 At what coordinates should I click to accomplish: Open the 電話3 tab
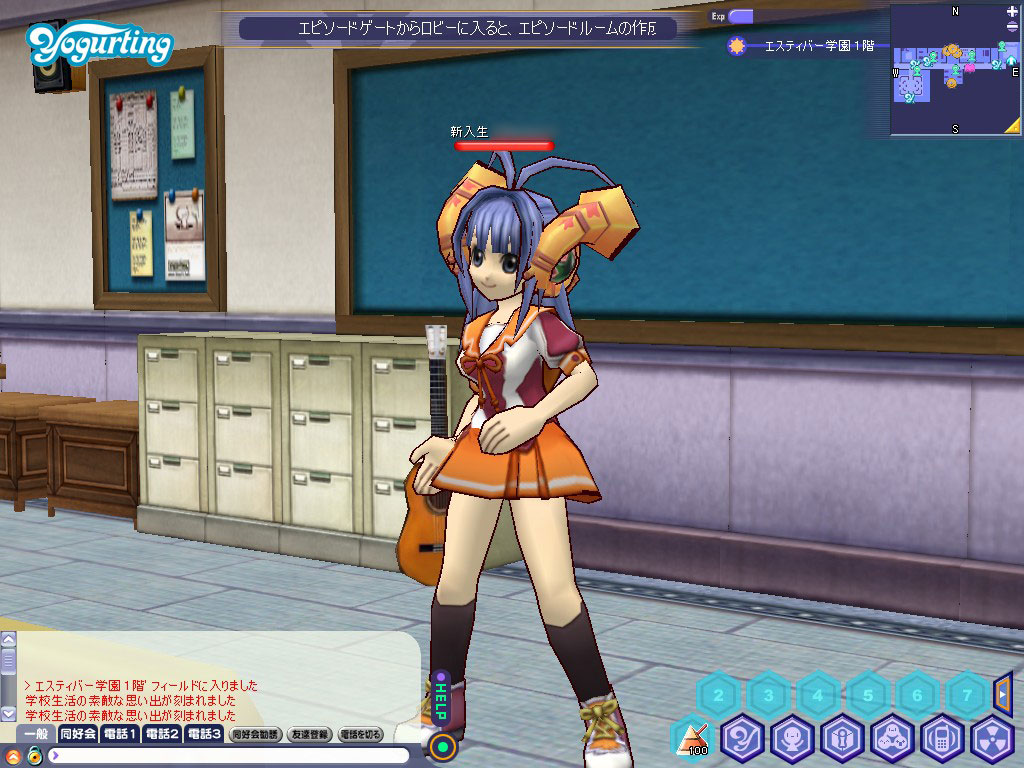click(203, 734)
